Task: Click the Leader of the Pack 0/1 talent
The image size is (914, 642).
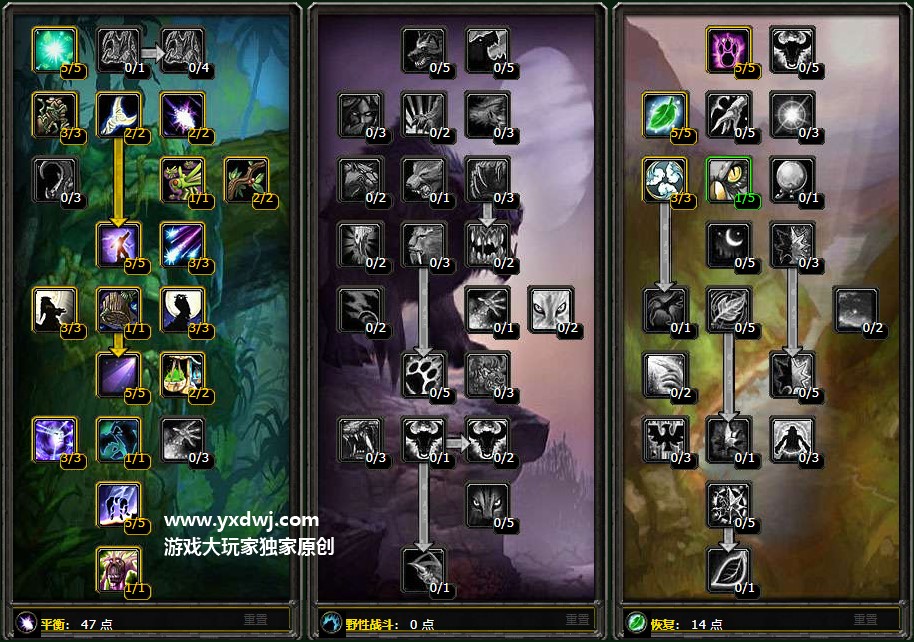Action: 423,439
